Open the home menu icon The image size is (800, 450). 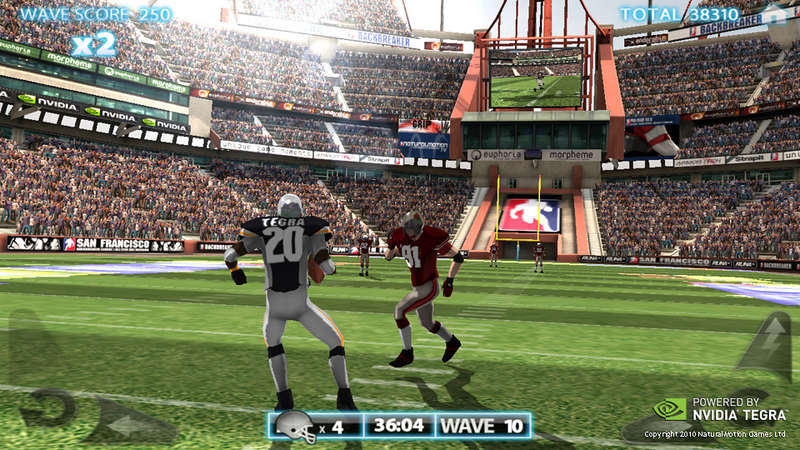(773, 16)
